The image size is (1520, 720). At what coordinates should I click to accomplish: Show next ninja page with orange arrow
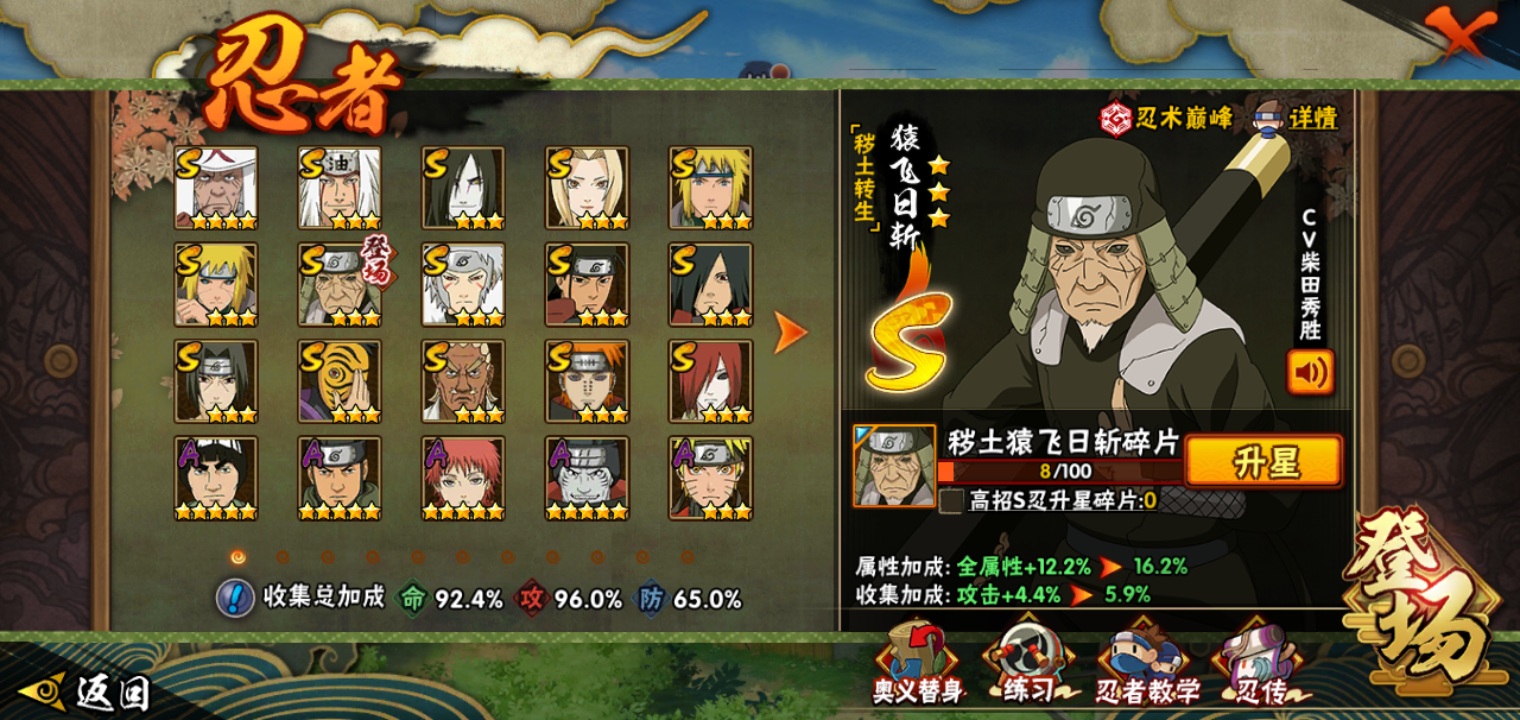tap(790, 332)
